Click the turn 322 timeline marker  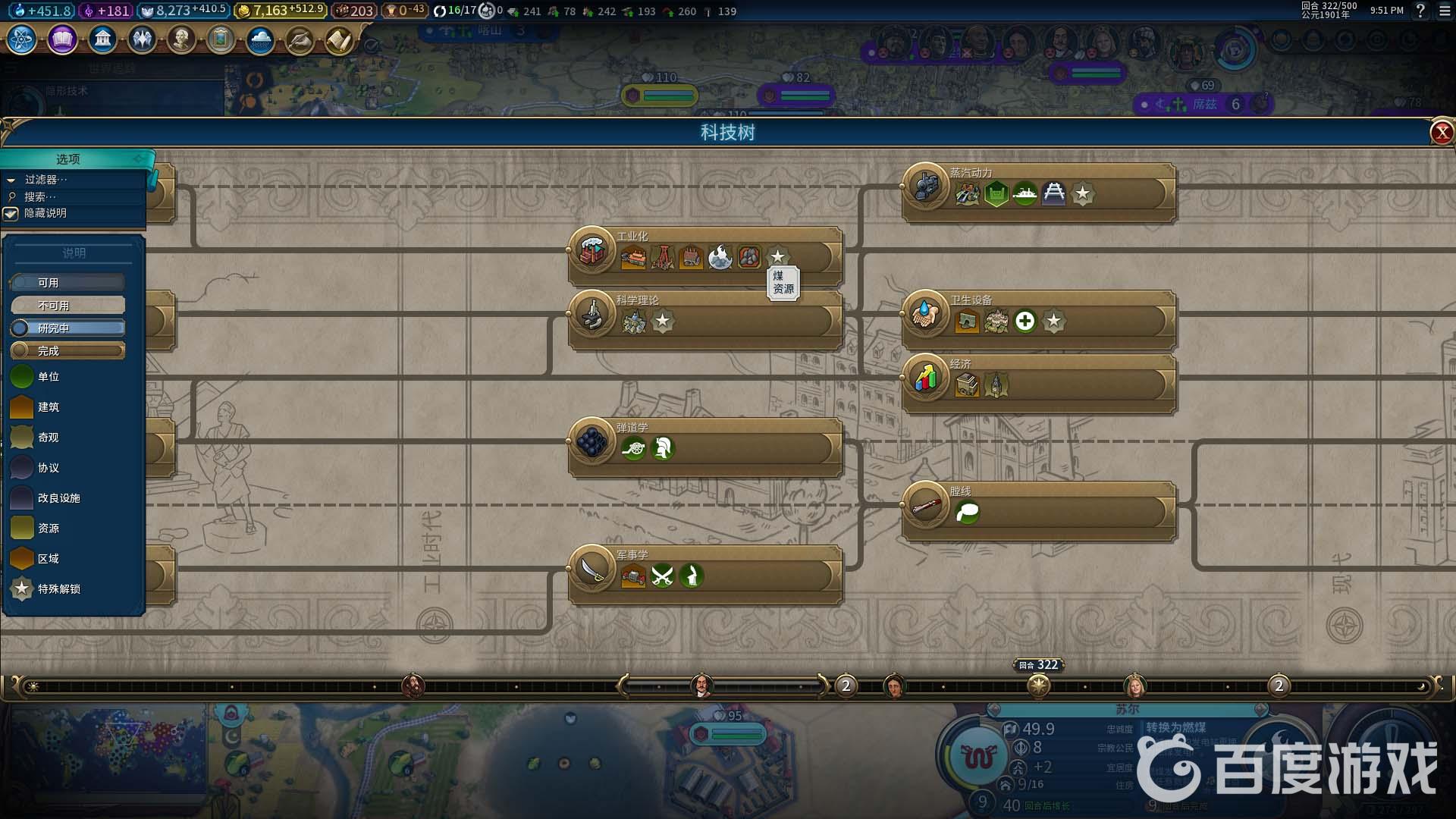click(1038, 686)
